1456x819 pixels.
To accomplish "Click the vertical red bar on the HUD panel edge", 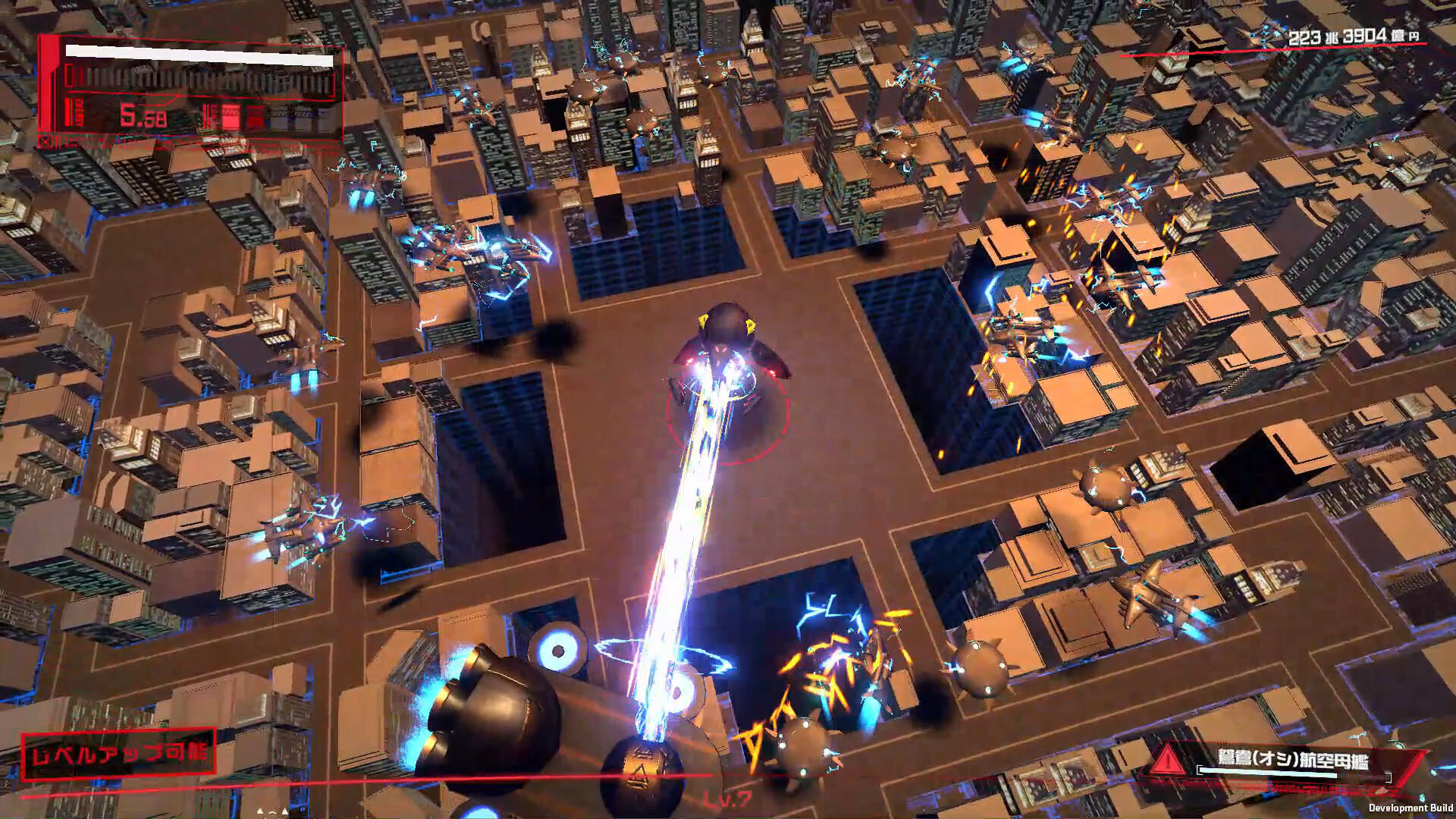I will (47, 83).
